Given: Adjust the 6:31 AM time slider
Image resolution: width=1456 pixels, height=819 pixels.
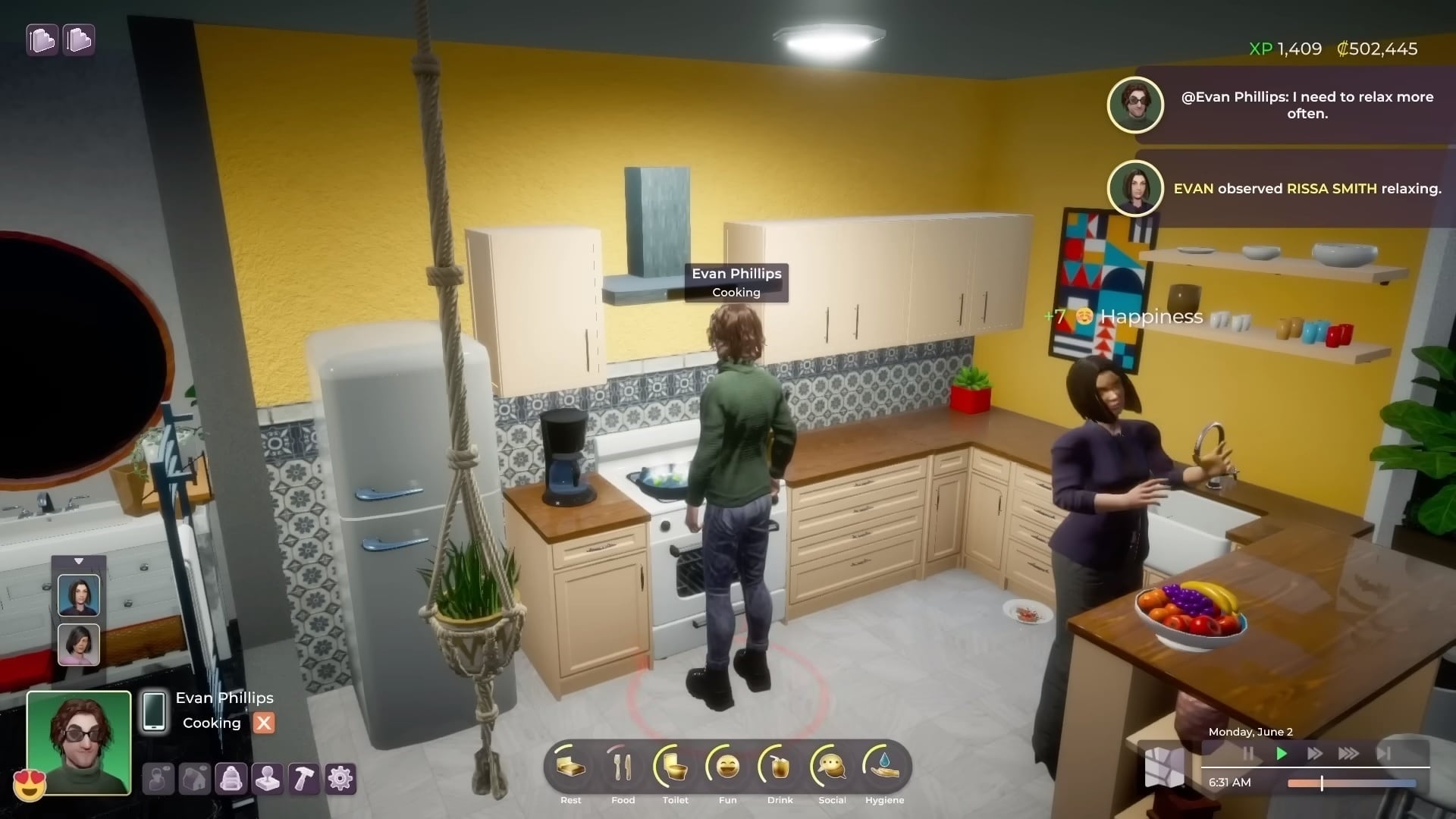Looking at the screenshot, I should (x=1322, y=783).
